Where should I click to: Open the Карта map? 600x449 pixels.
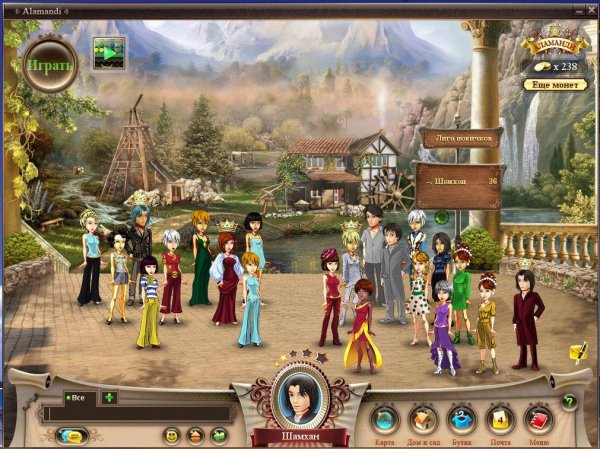click(384, 420)
